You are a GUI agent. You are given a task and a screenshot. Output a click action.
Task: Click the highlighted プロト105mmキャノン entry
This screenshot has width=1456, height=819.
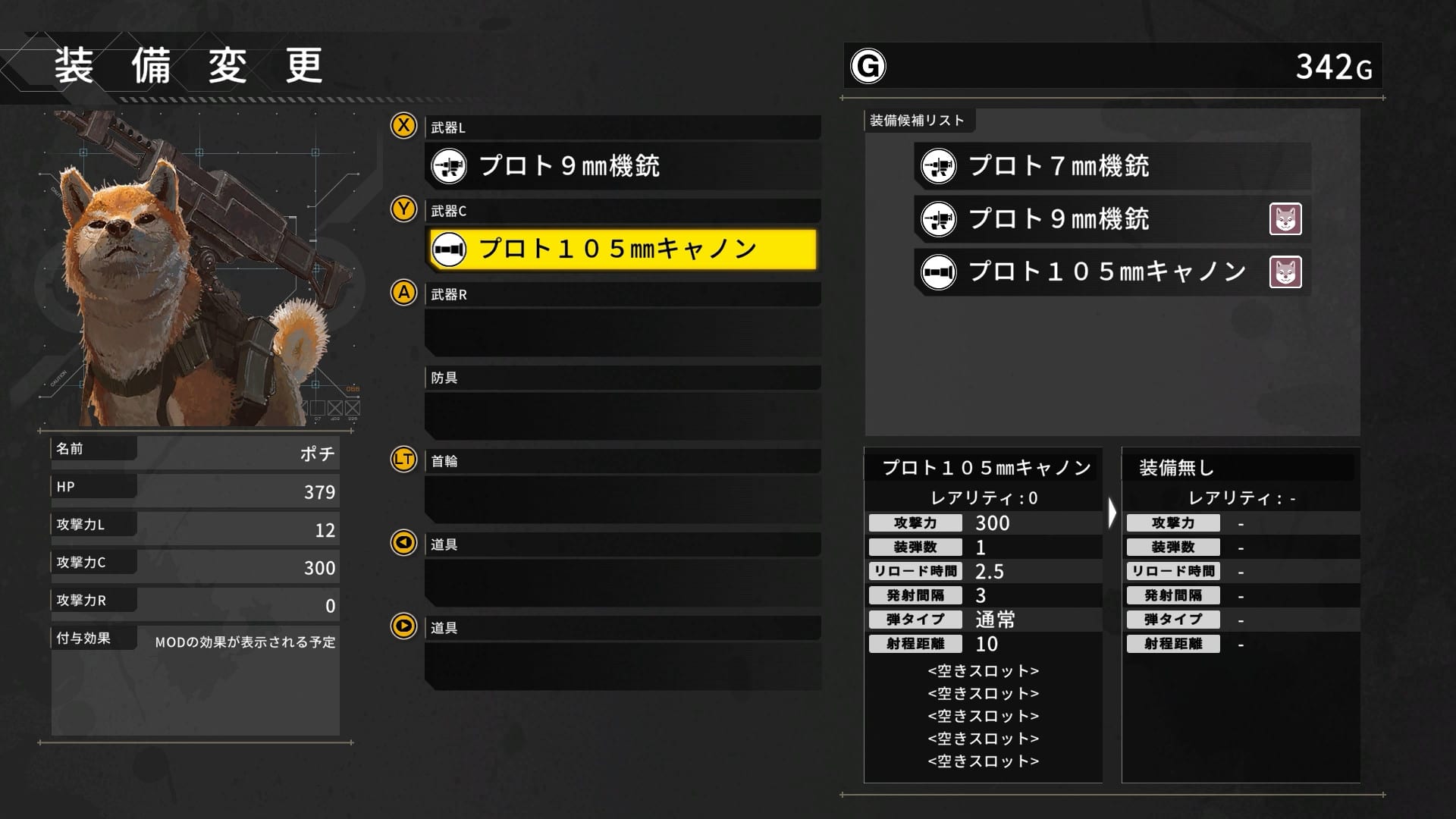coord(622,249)
